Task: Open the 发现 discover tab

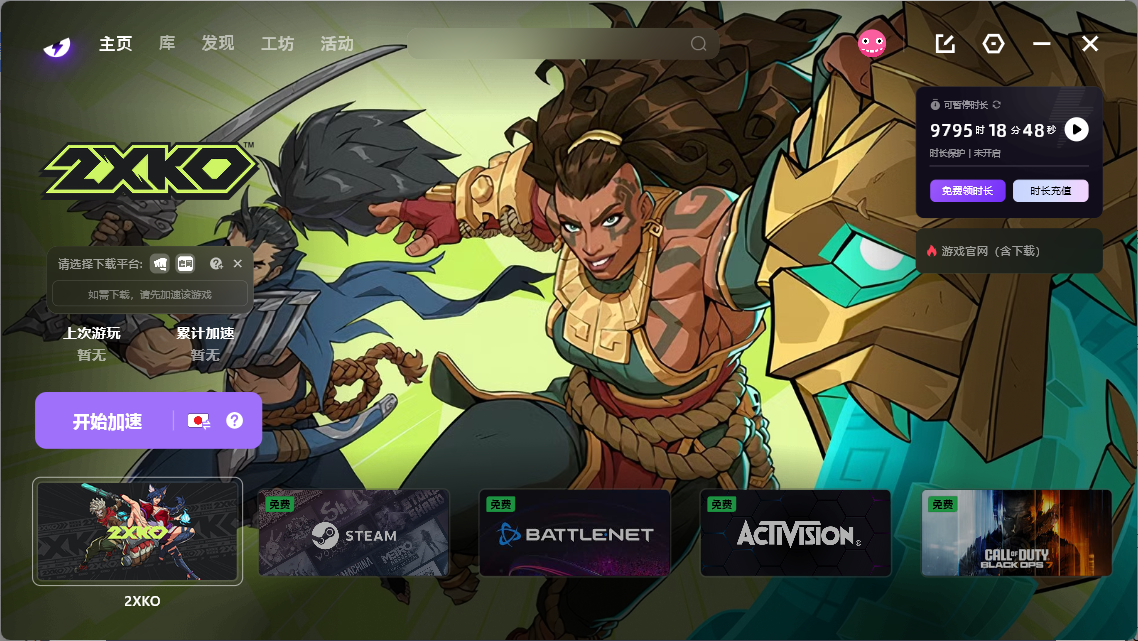Action: tap(217, 44)
